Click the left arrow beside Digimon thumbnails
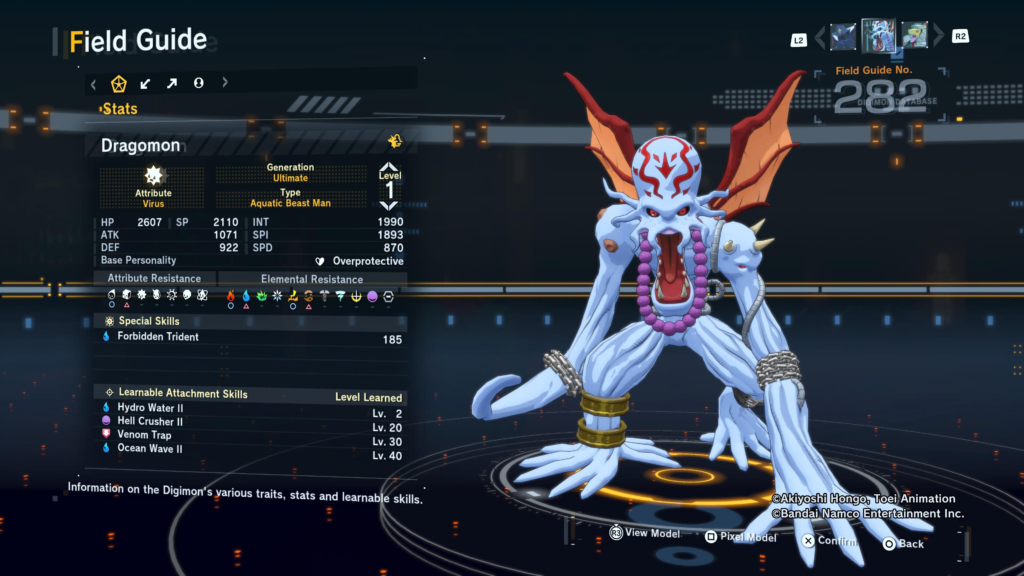This screenshot has width=1024, height=576. point(820,38)
